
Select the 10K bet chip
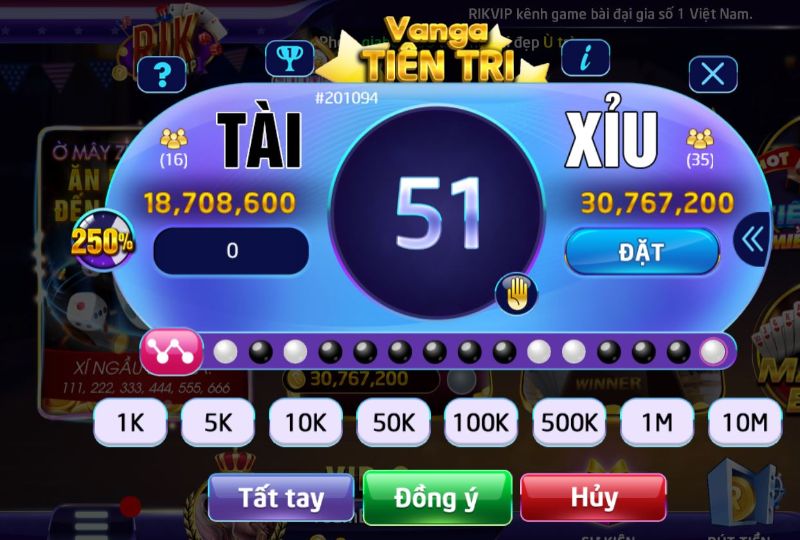coord(306,423)
